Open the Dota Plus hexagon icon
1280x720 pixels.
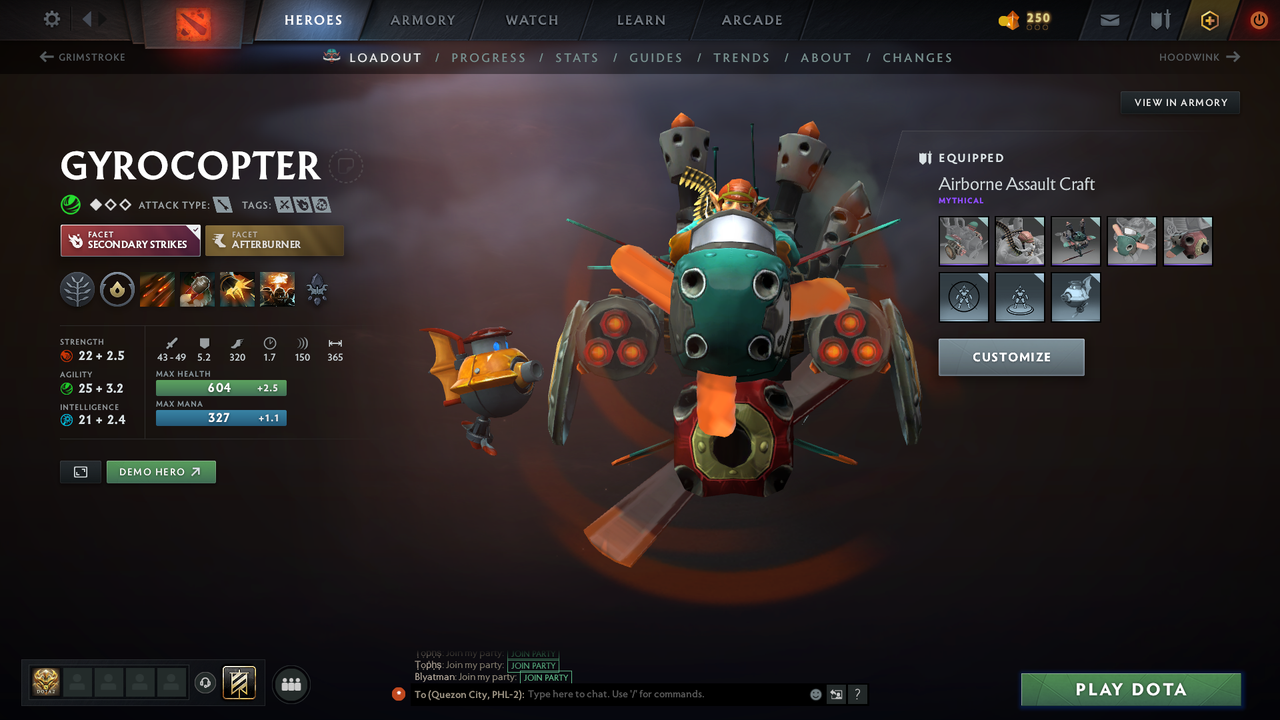click(x=1209, y=19)
